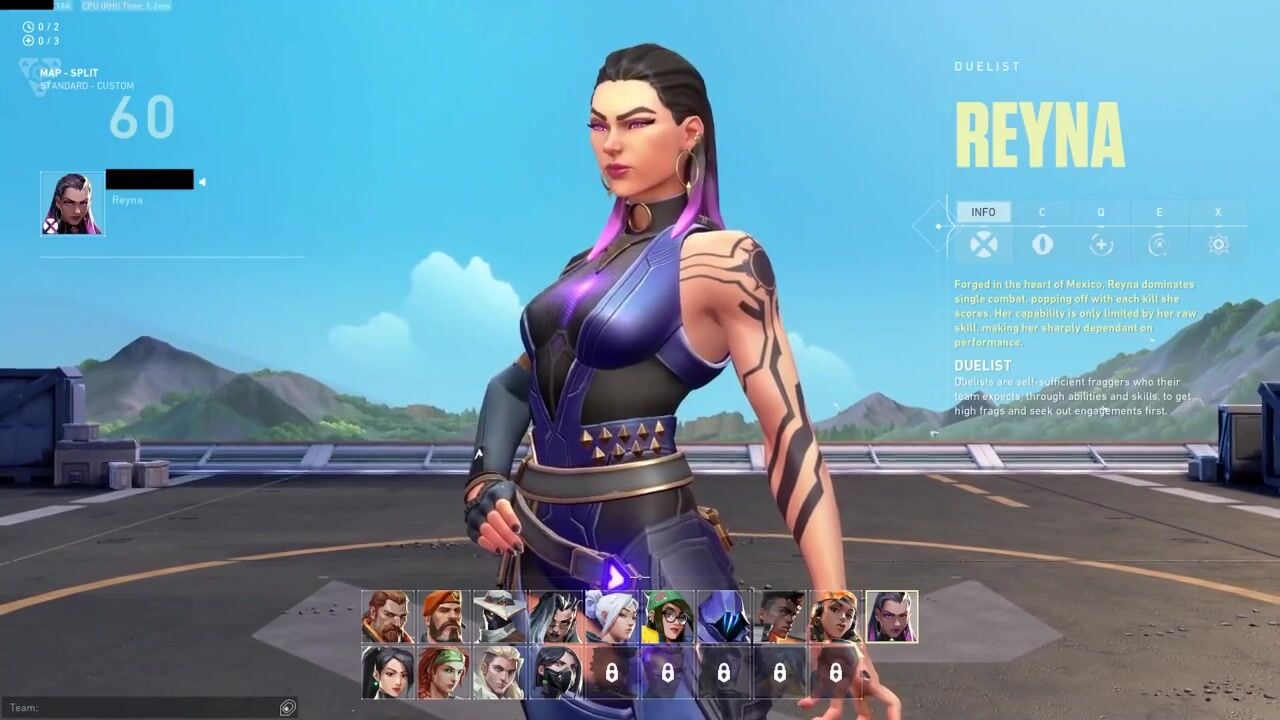Select Sage from the roster
The height and width of the screenshot is (720, 1280).
coord(388,672)
